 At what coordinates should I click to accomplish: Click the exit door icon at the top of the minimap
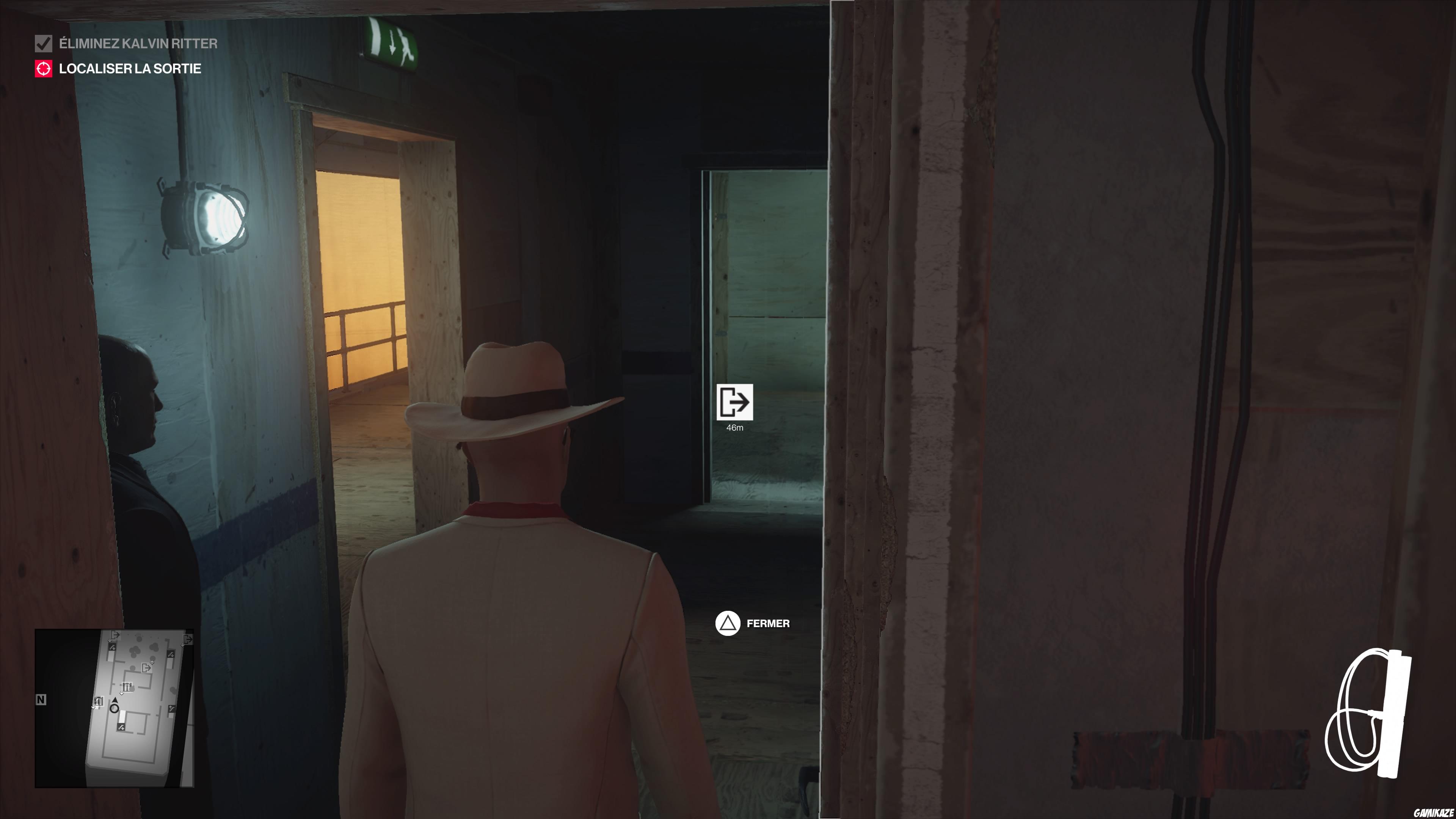[115, 635]
